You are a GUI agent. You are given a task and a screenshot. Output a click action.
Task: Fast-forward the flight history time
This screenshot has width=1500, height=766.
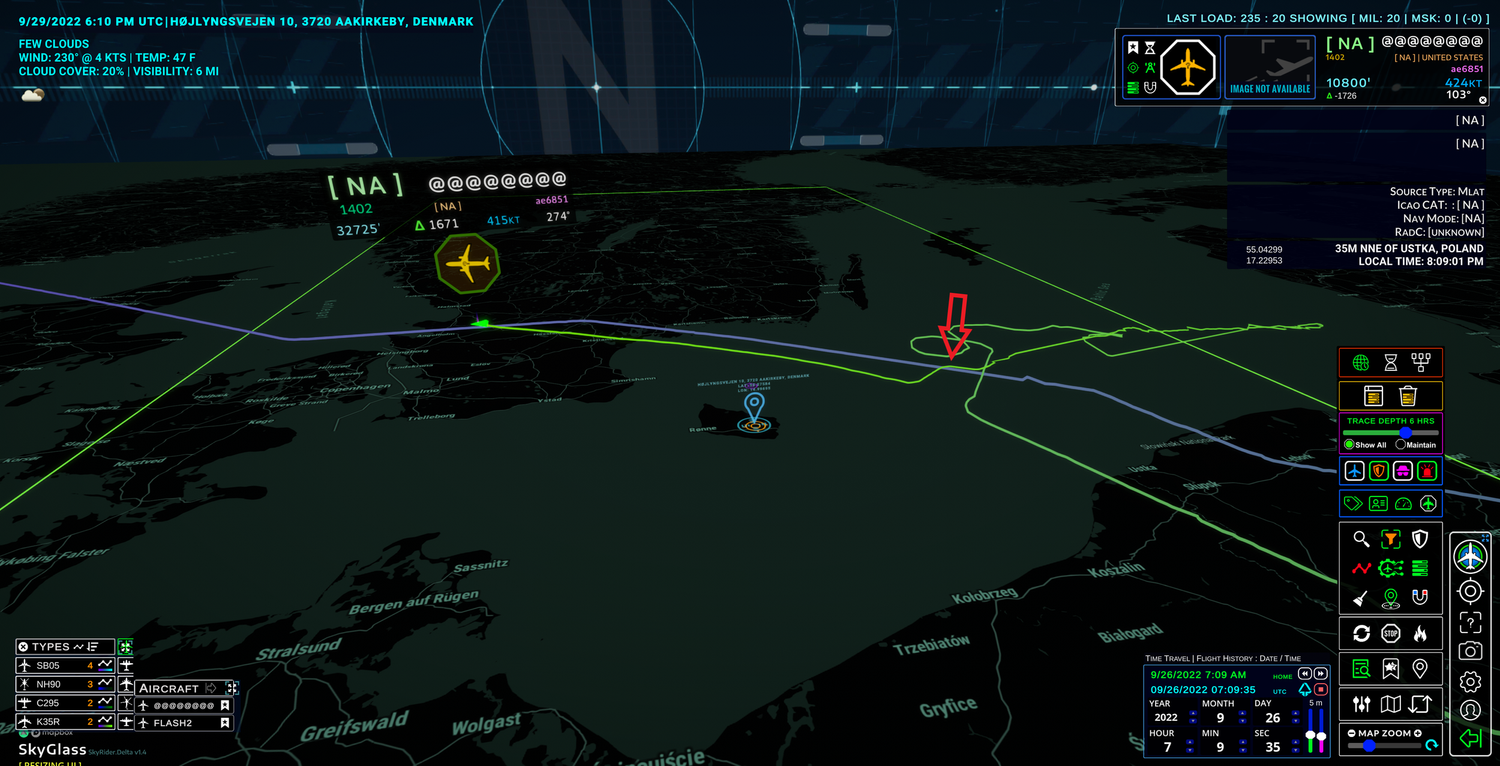[1320, 674]
